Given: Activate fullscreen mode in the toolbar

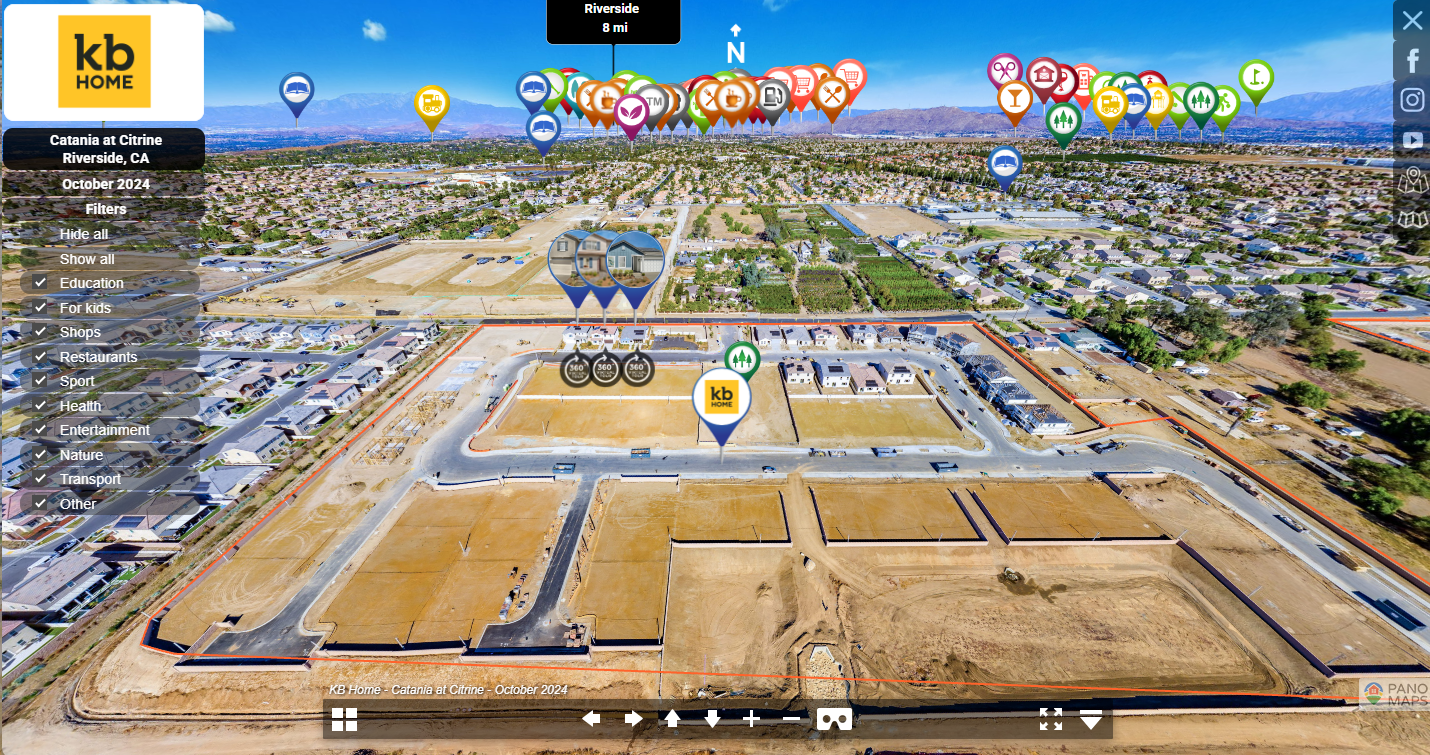Looking at the screenshot, I should [1050, 719].
